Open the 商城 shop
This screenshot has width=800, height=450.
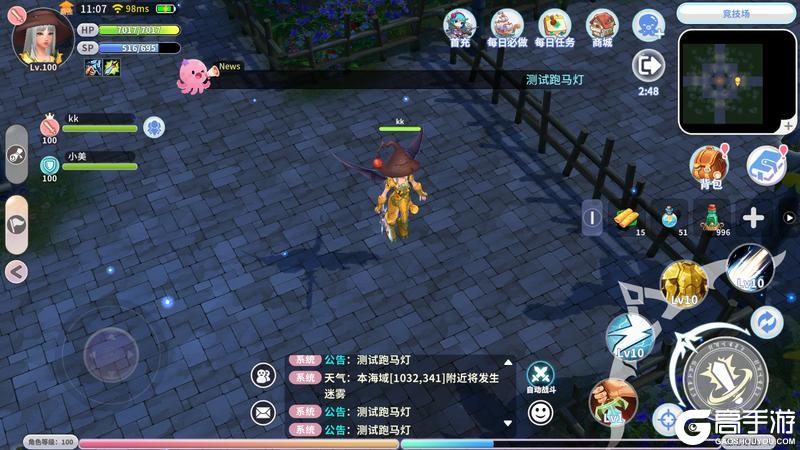pyautogui.click(x=602, y=26)
